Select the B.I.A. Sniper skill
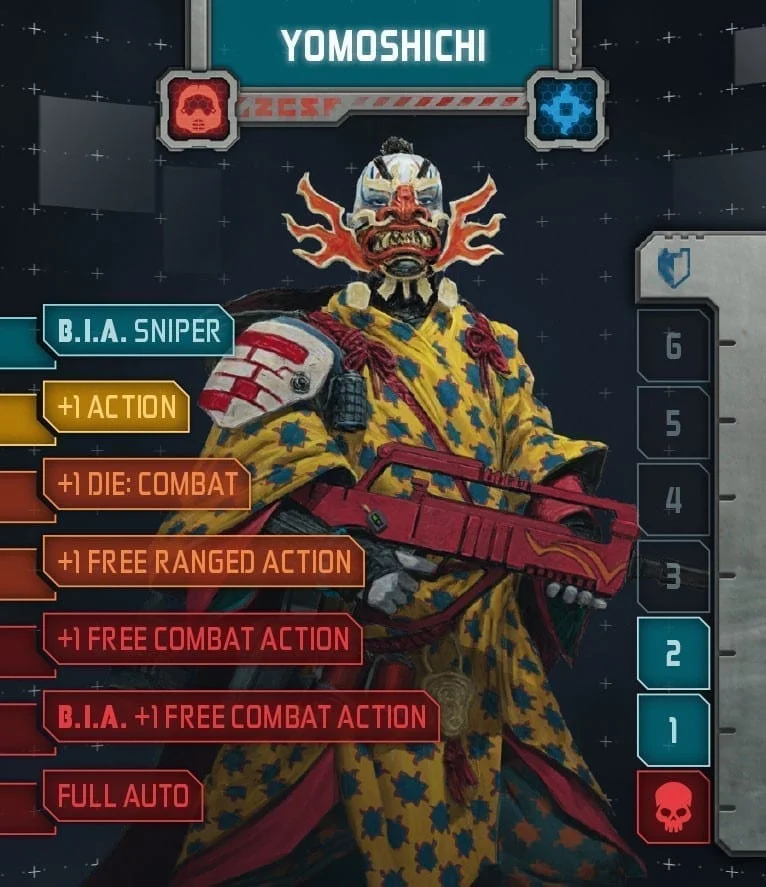This screenshot has width=766, height=887. tap(136, 332)
